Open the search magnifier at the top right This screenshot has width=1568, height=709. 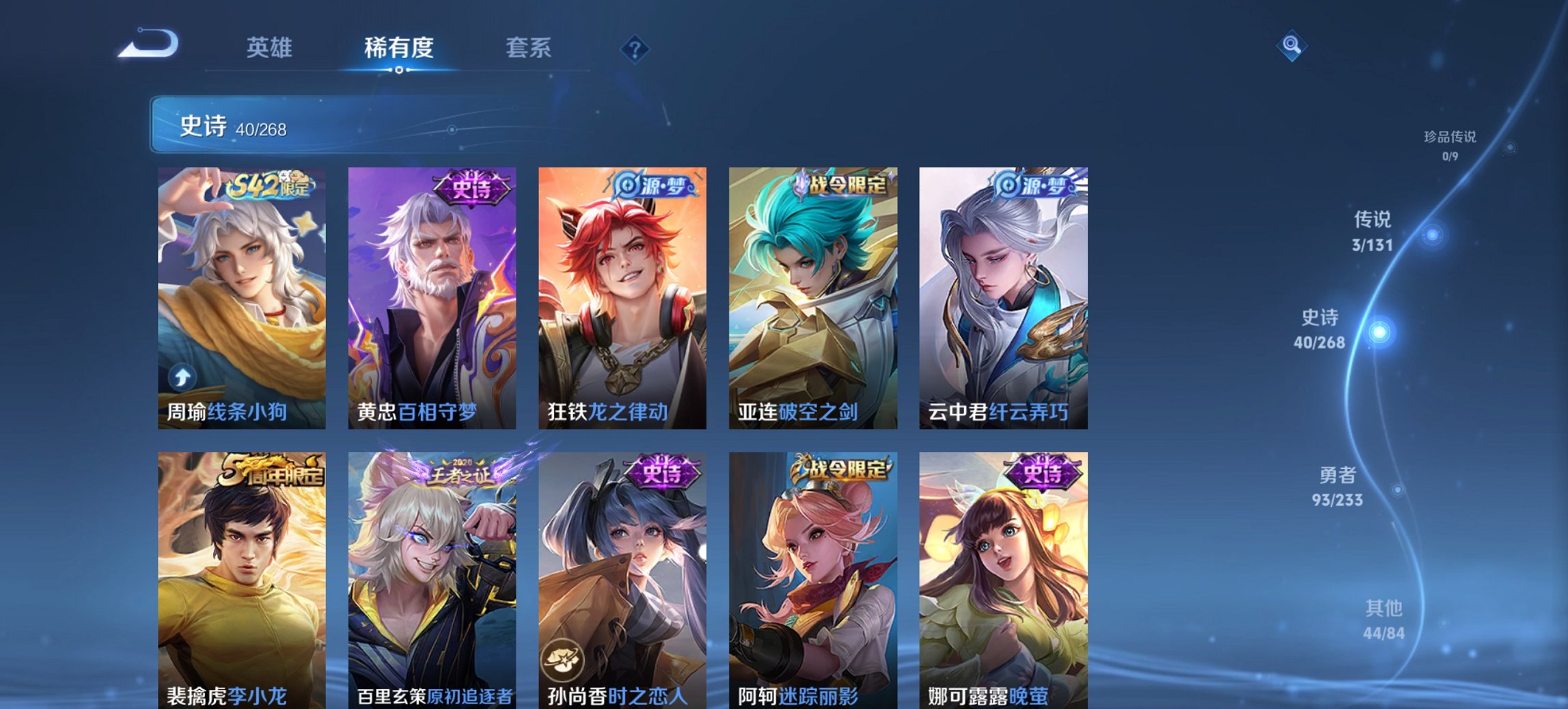tap(1291, 46)
